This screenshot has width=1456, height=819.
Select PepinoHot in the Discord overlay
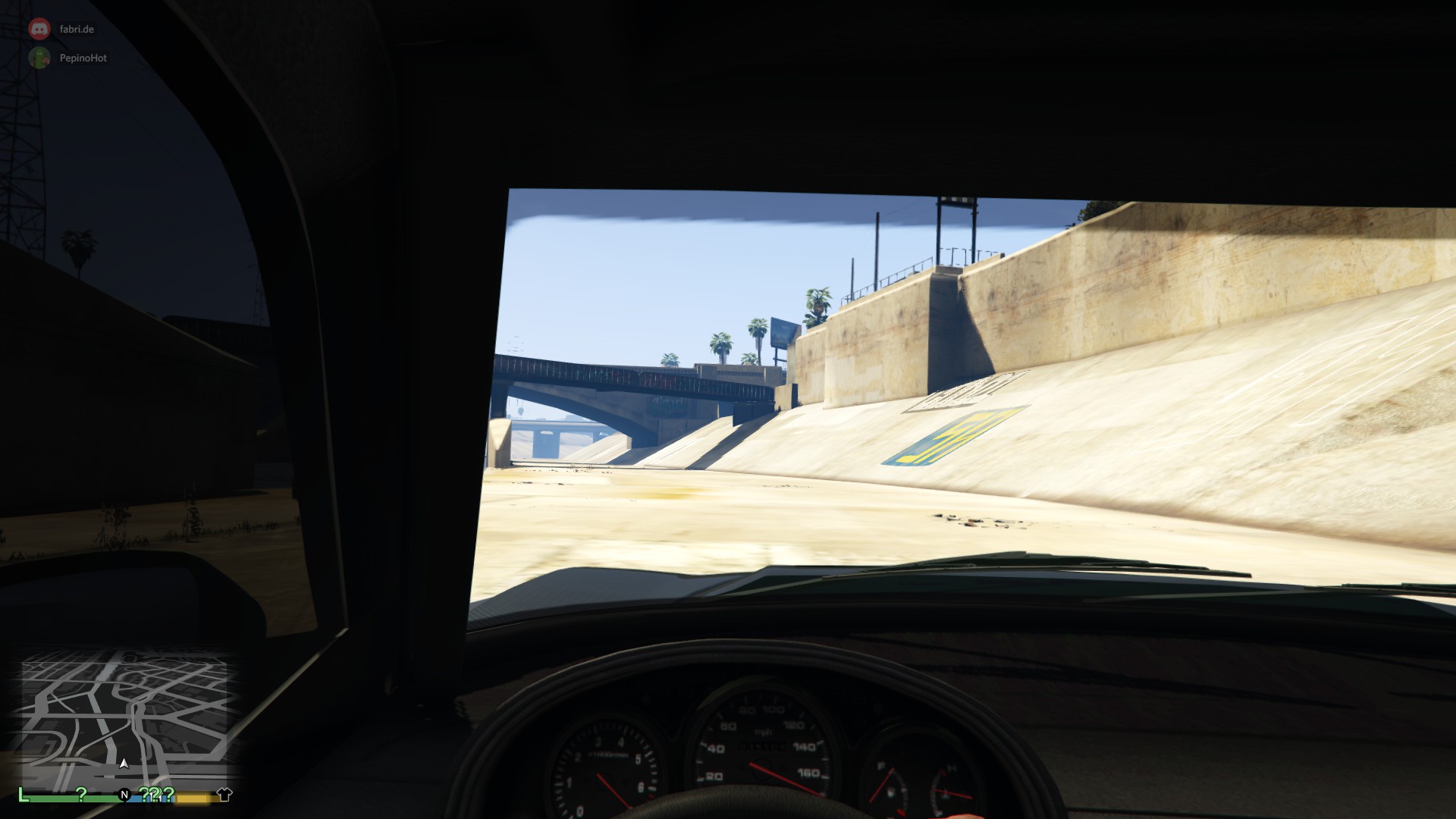(x=83, y=58)
